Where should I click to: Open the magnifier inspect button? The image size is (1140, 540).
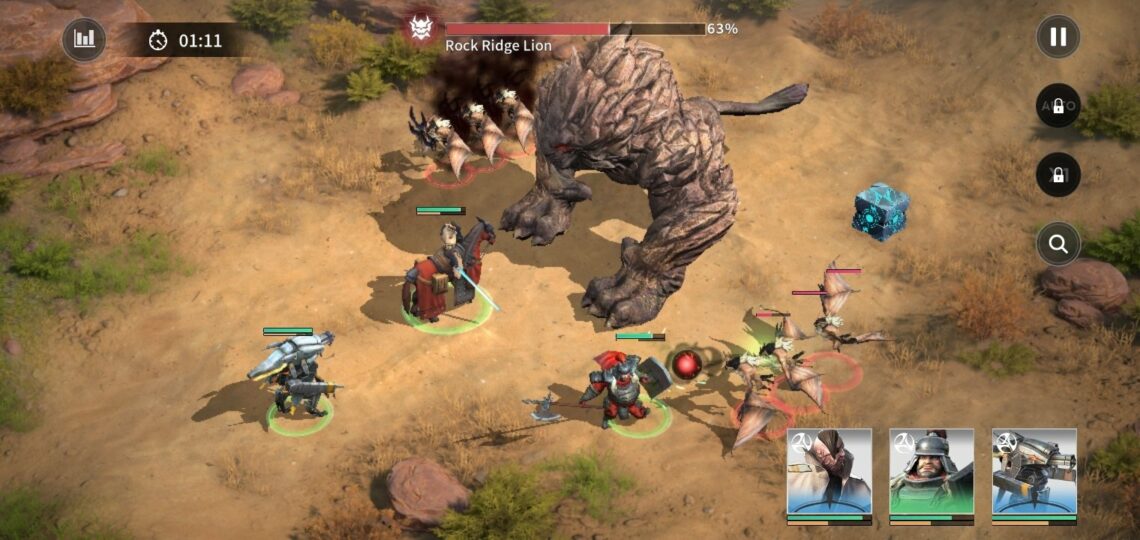coord(1058,243)
